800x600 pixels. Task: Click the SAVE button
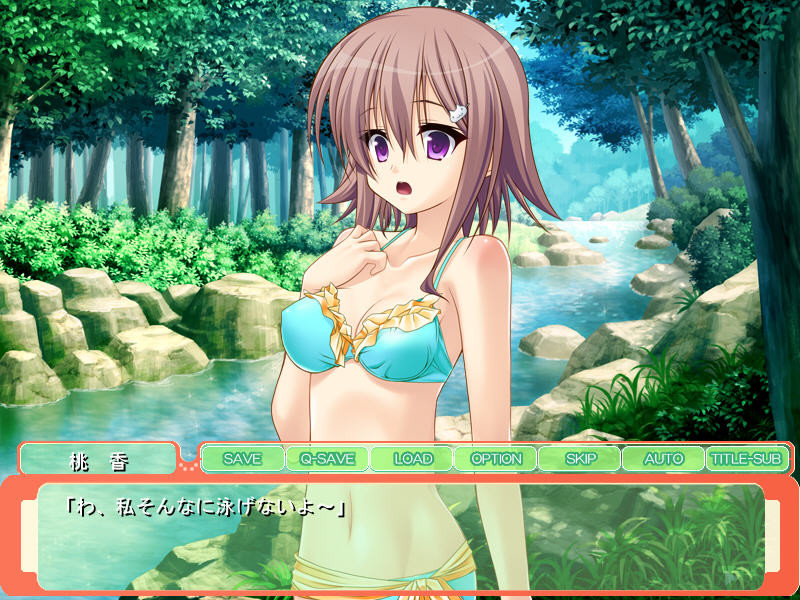(x=242, y=459)
